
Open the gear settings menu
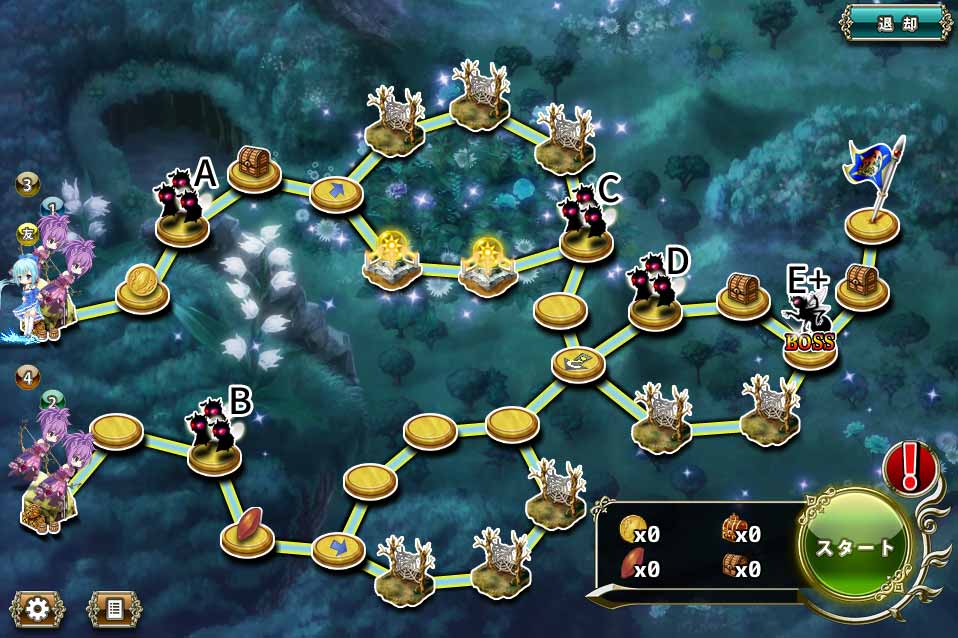[x=38, y=608]
